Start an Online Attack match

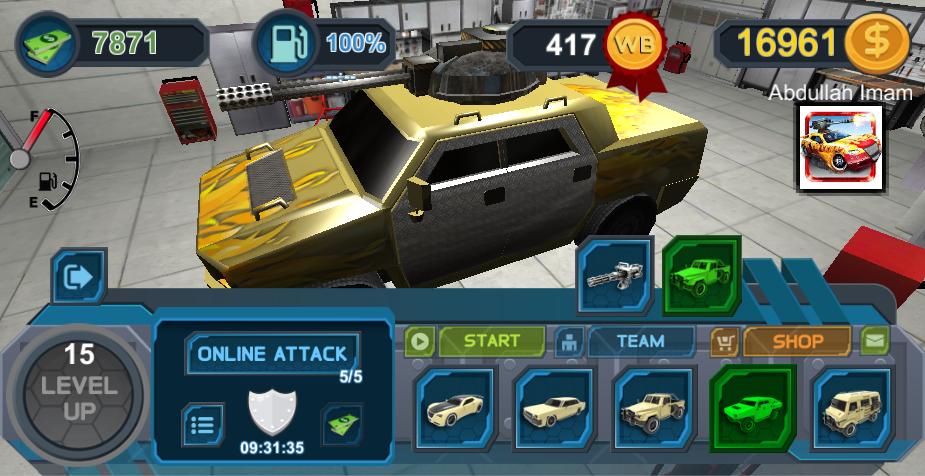[x=272, y=353]
